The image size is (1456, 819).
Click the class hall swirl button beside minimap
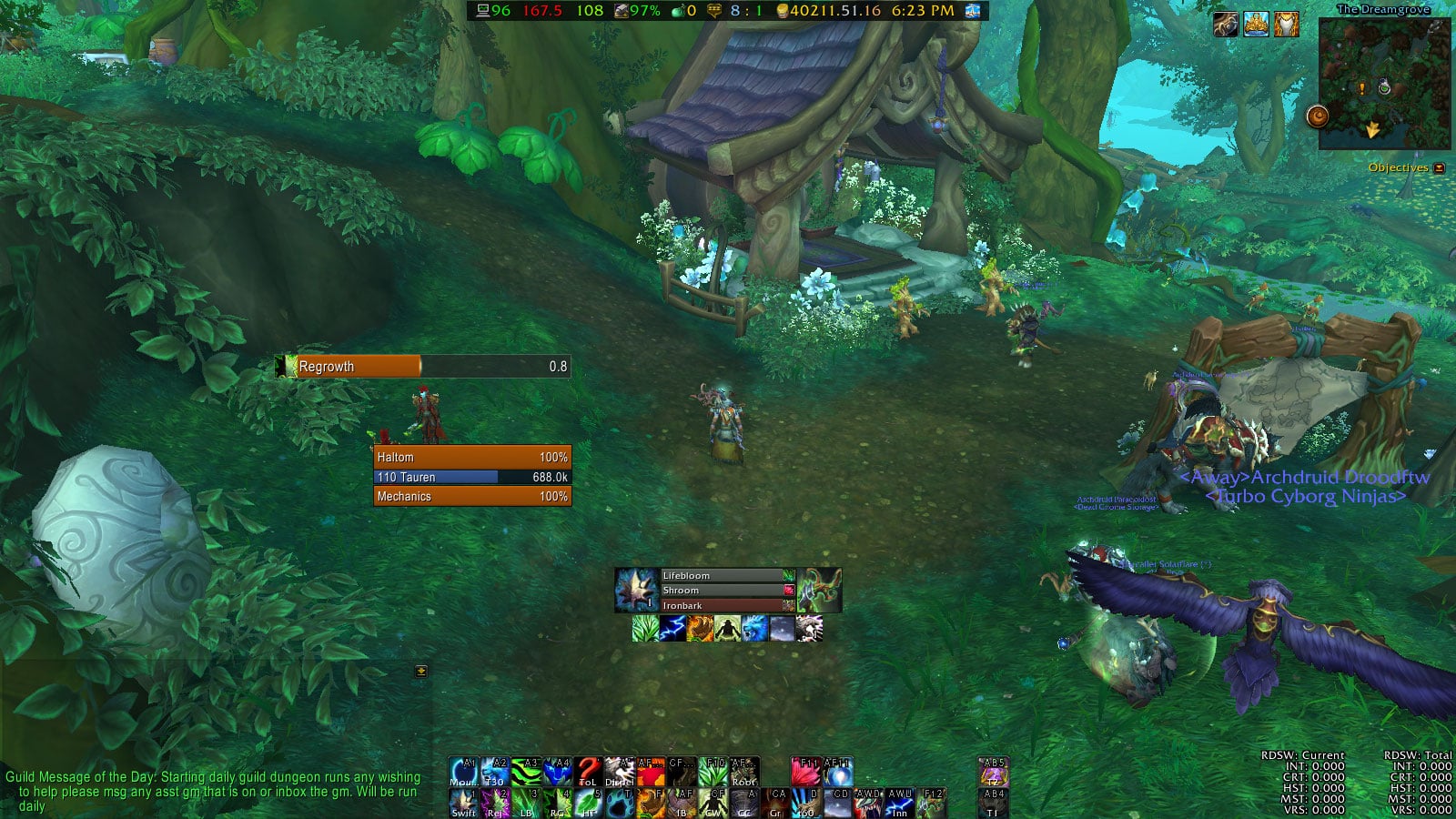point(1317,116)
